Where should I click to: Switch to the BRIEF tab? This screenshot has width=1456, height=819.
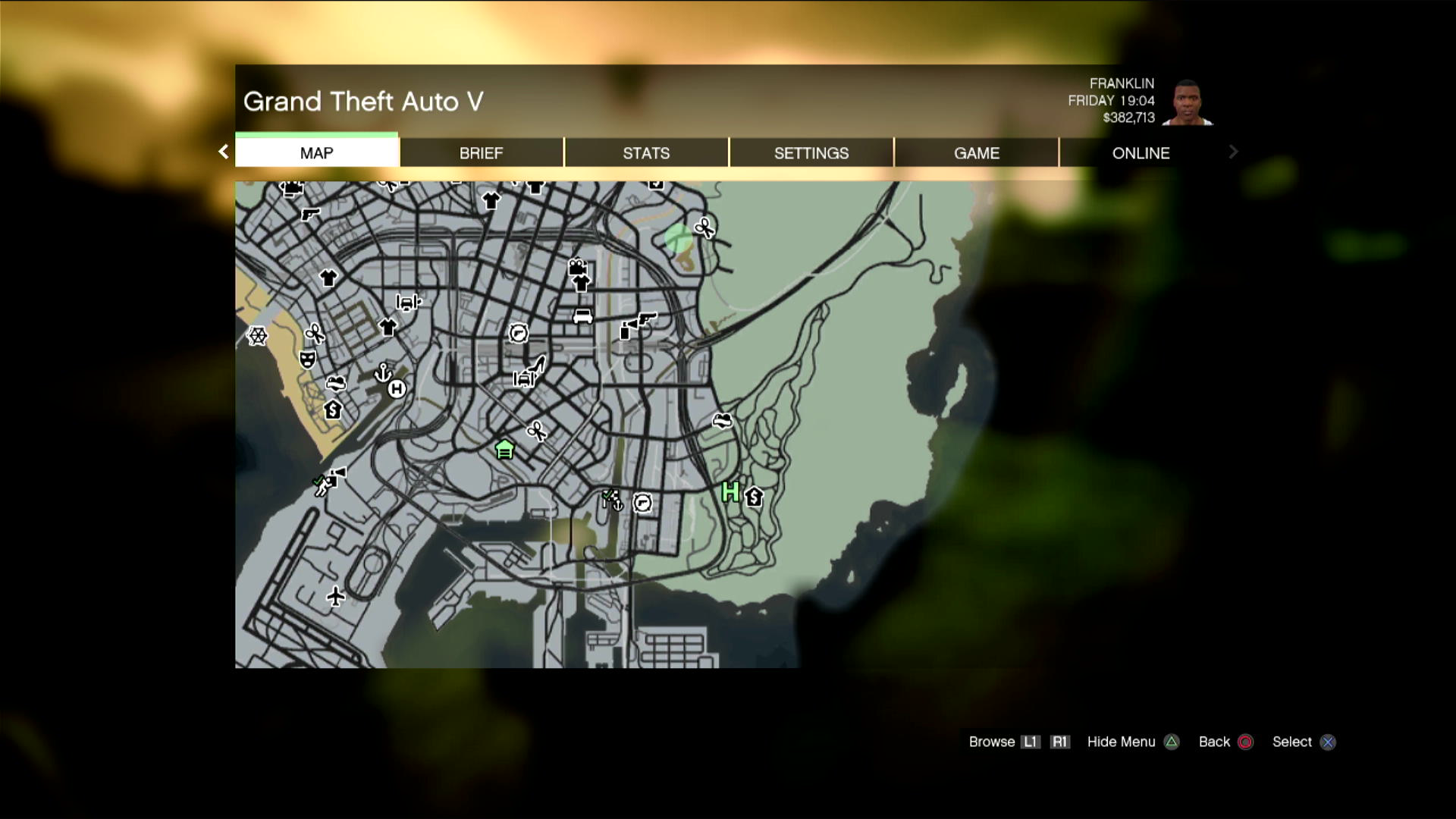481,152
